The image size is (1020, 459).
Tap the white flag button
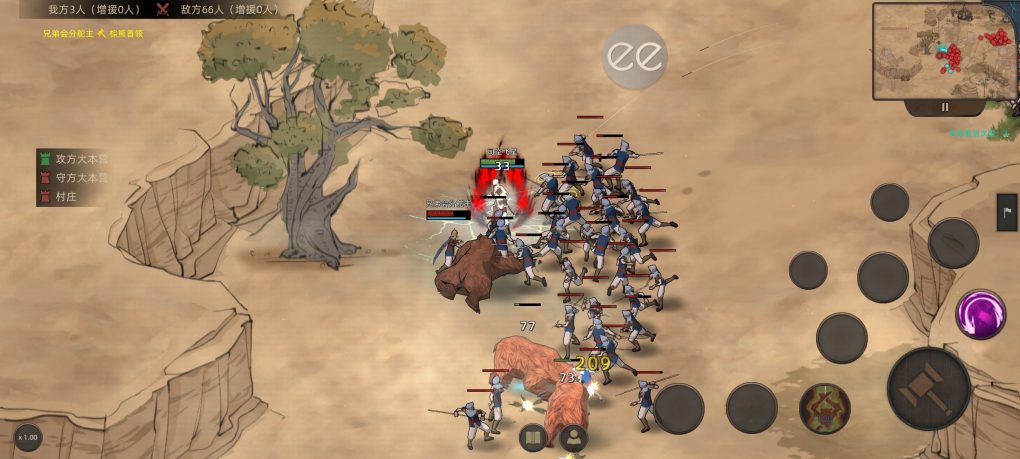click(x=1006, y=212)
